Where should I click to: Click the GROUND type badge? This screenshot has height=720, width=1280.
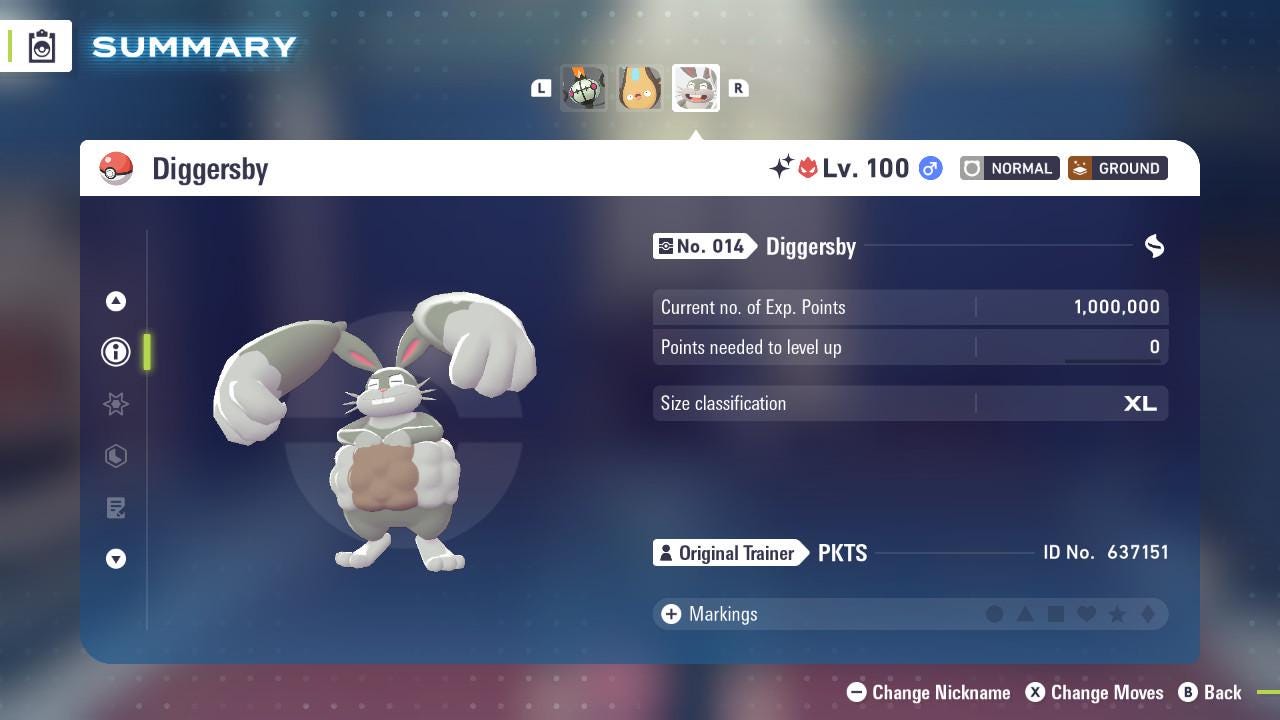click(1117, 168)
